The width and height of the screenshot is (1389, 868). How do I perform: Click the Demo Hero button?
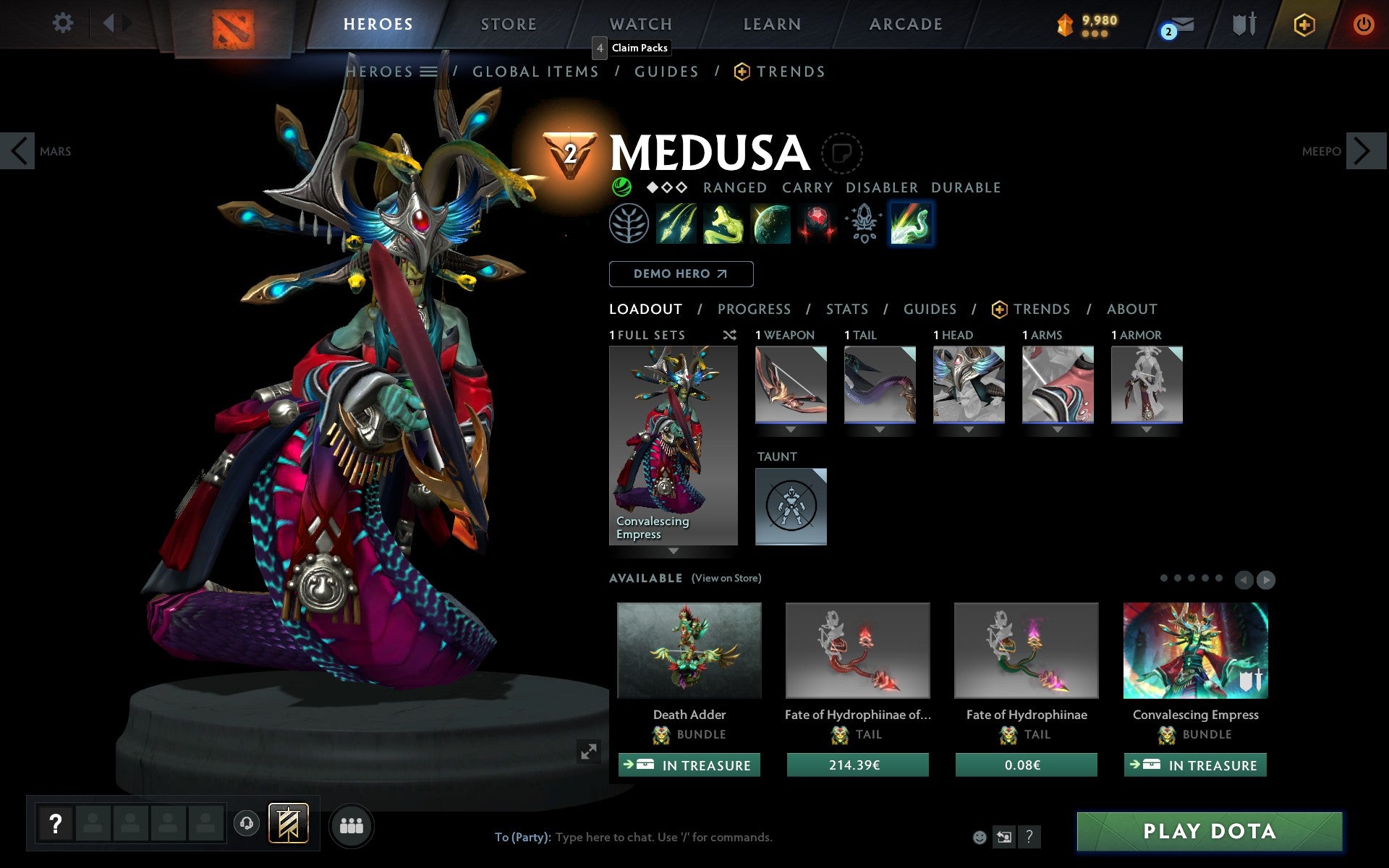point(681,273)
